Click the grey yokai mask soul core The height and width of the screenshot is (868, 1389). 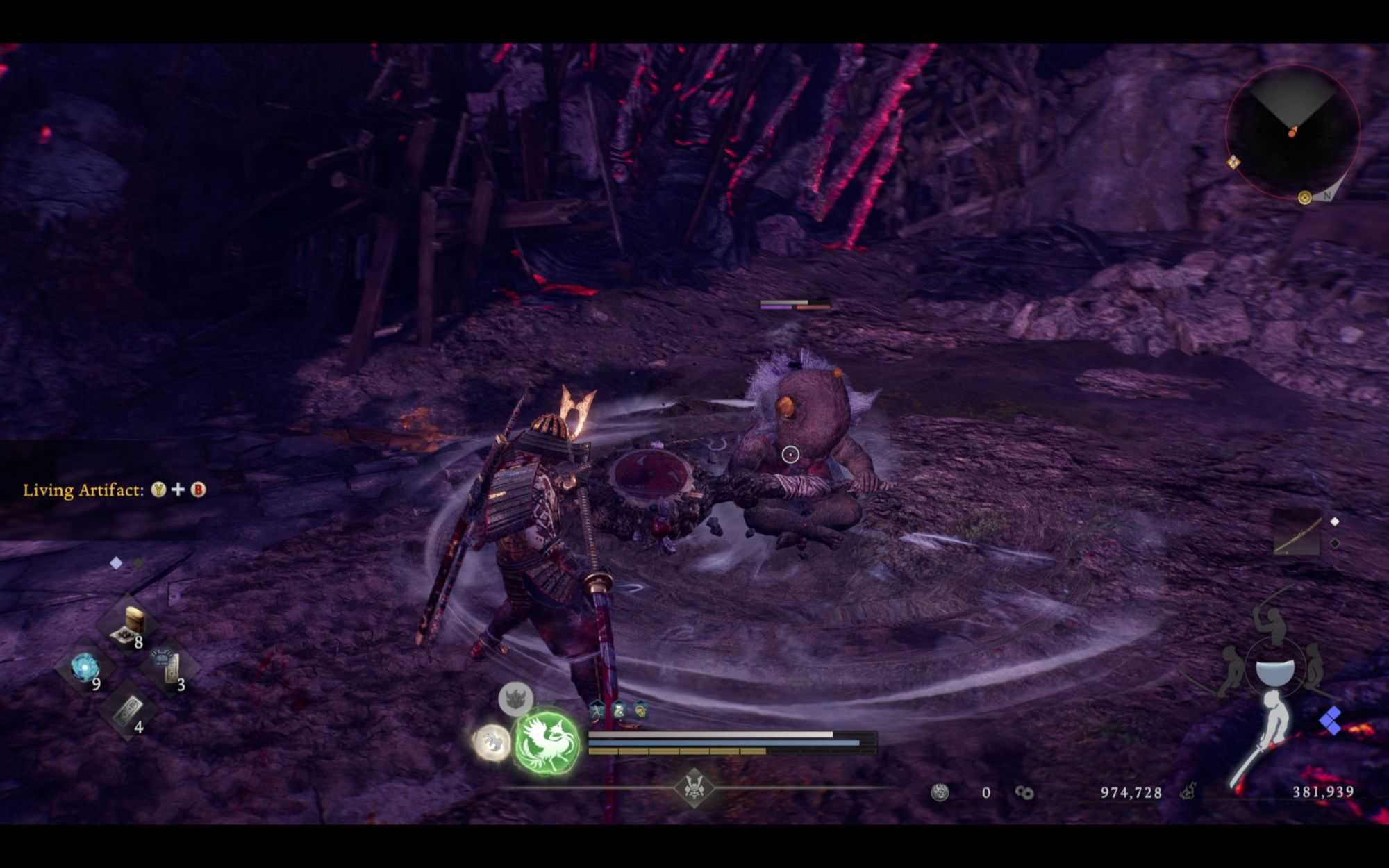pos(515,698)
